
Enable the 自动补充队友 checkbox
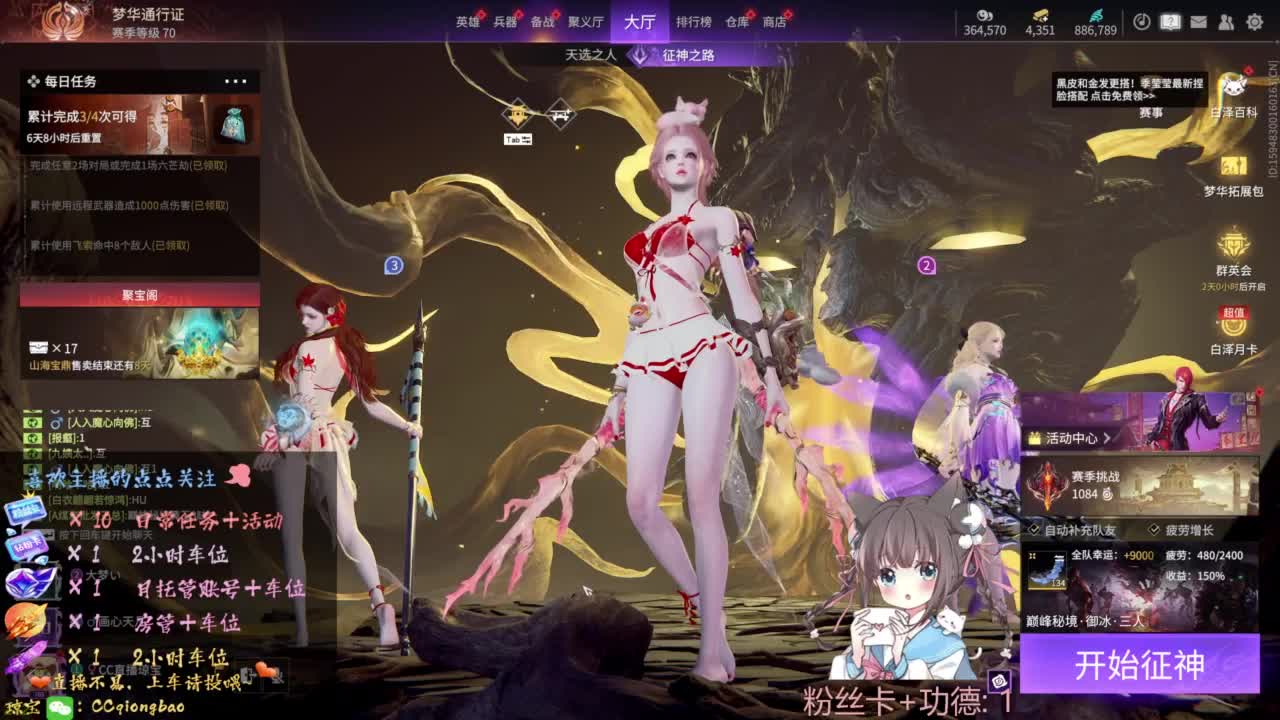pos(1033,530)
